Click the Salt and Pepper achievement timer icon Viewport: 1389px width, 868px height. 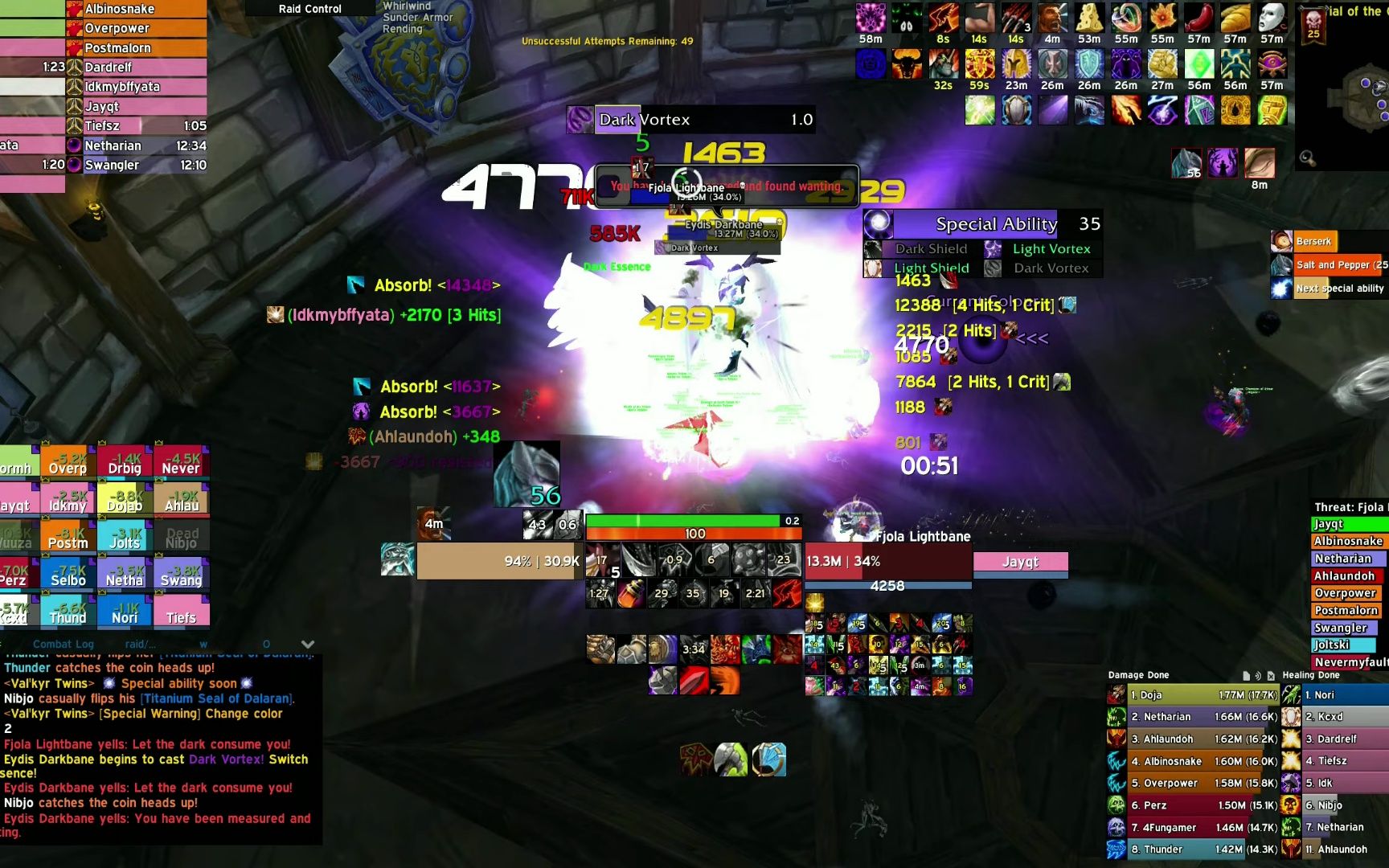(x=1281, y=264)
